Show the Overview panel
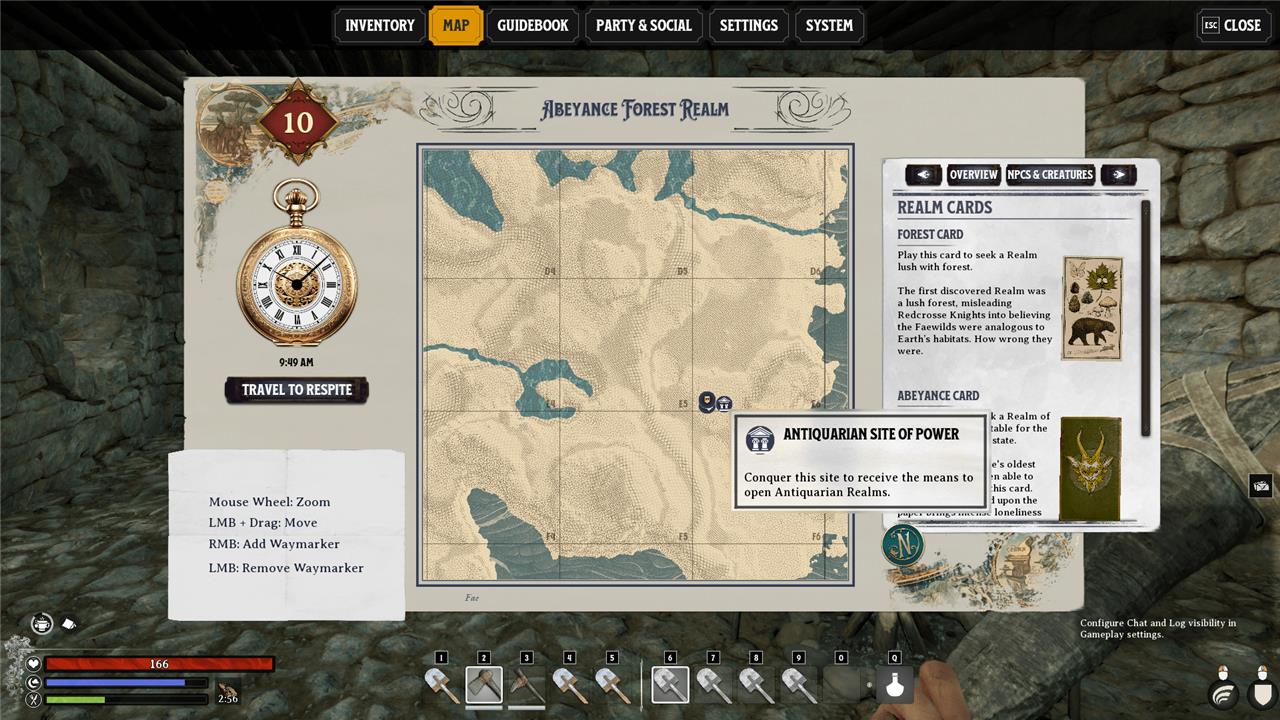Viewport: 1280px width, 720px height. point(973,175)
